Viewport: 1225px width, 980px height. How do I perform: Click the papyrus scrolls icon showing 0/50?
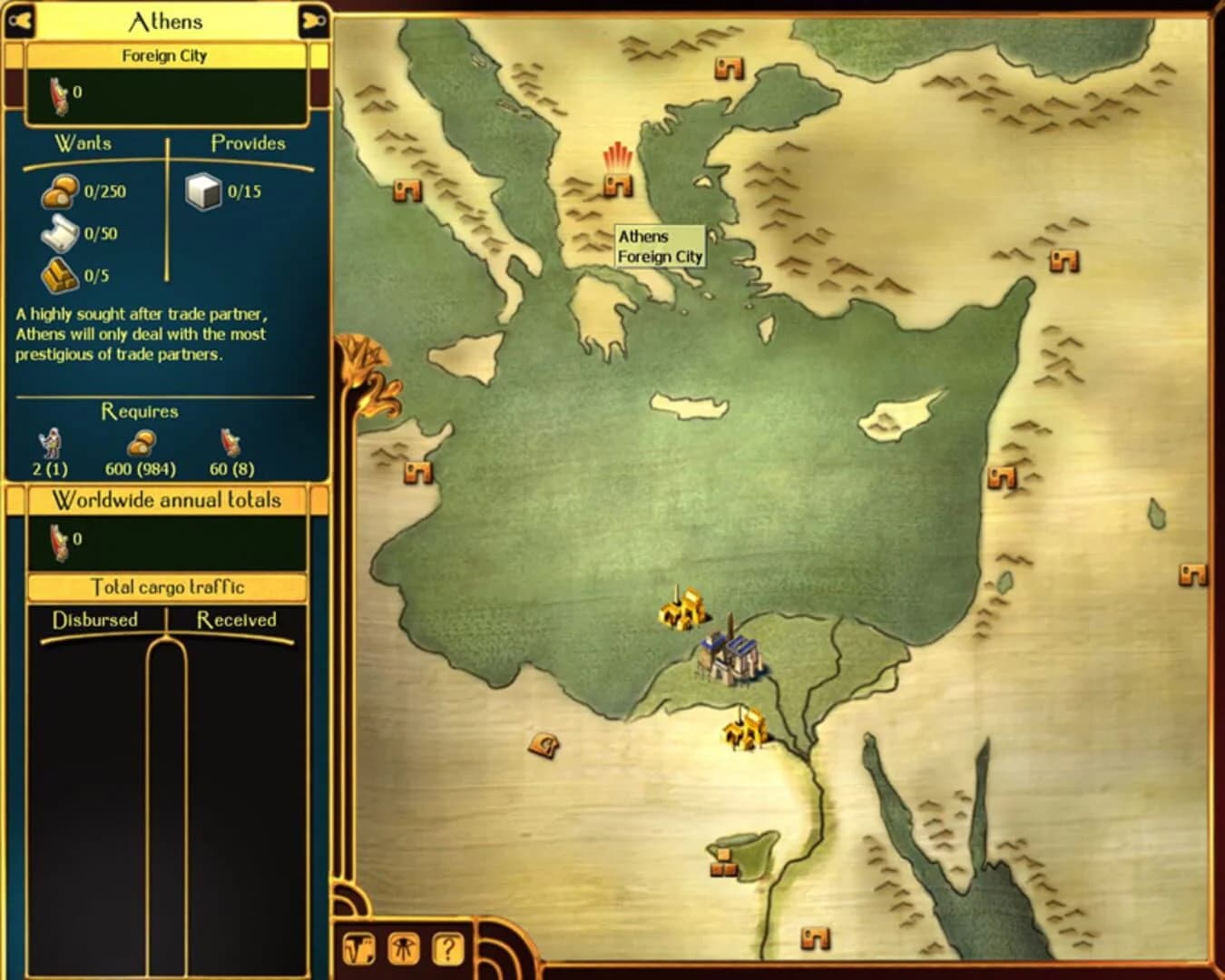click(x=57, y=233)
